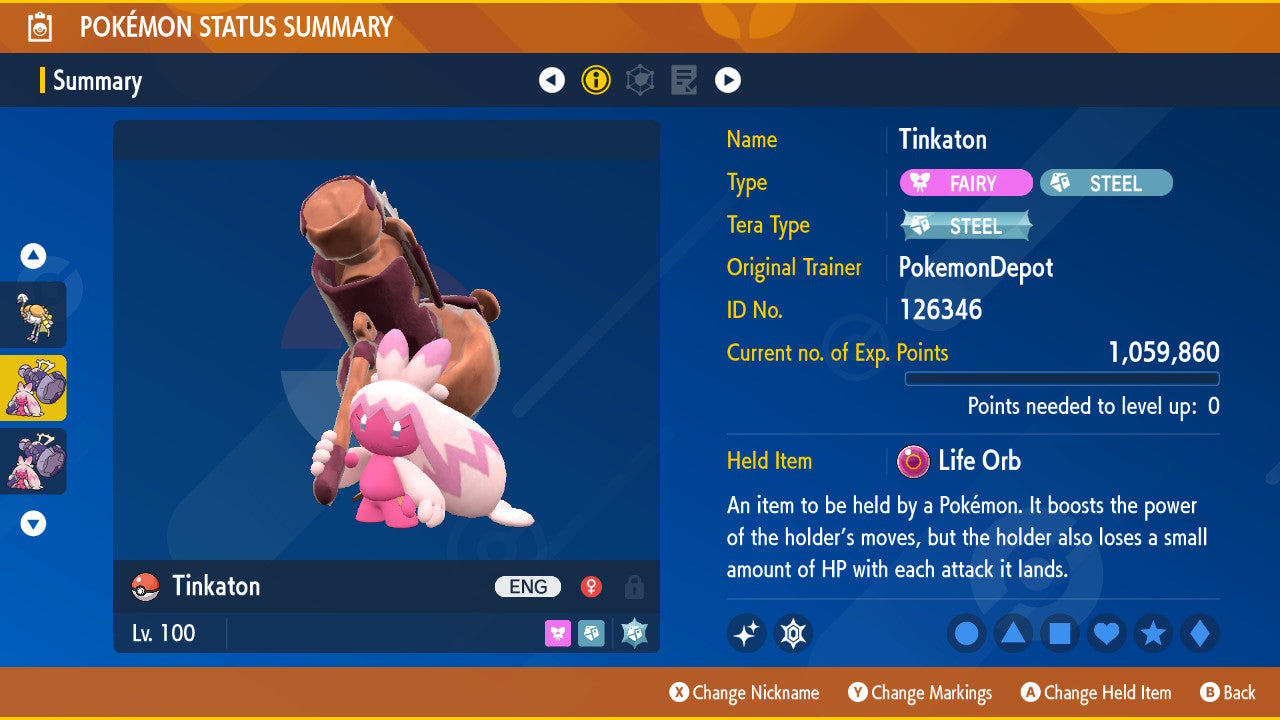Toggle the triangle marking
This screenshot has width=1280, height=720.
(x=1013, y=633)
